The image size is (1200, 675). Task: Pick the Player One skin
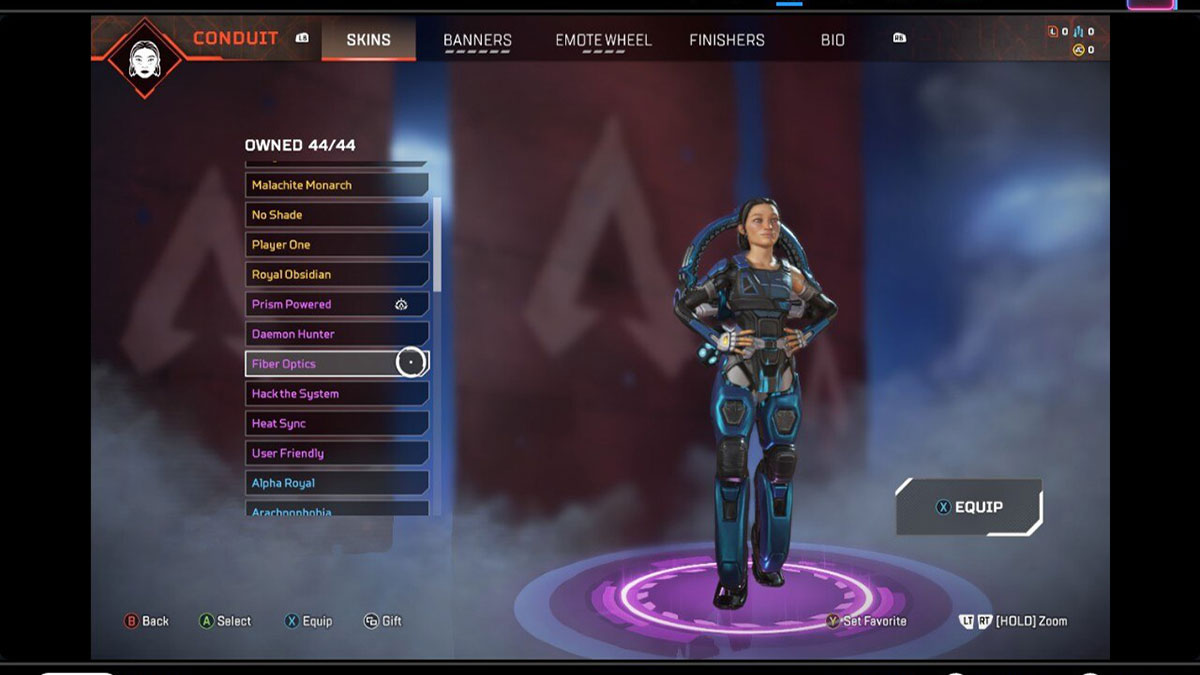coord(336,245)
